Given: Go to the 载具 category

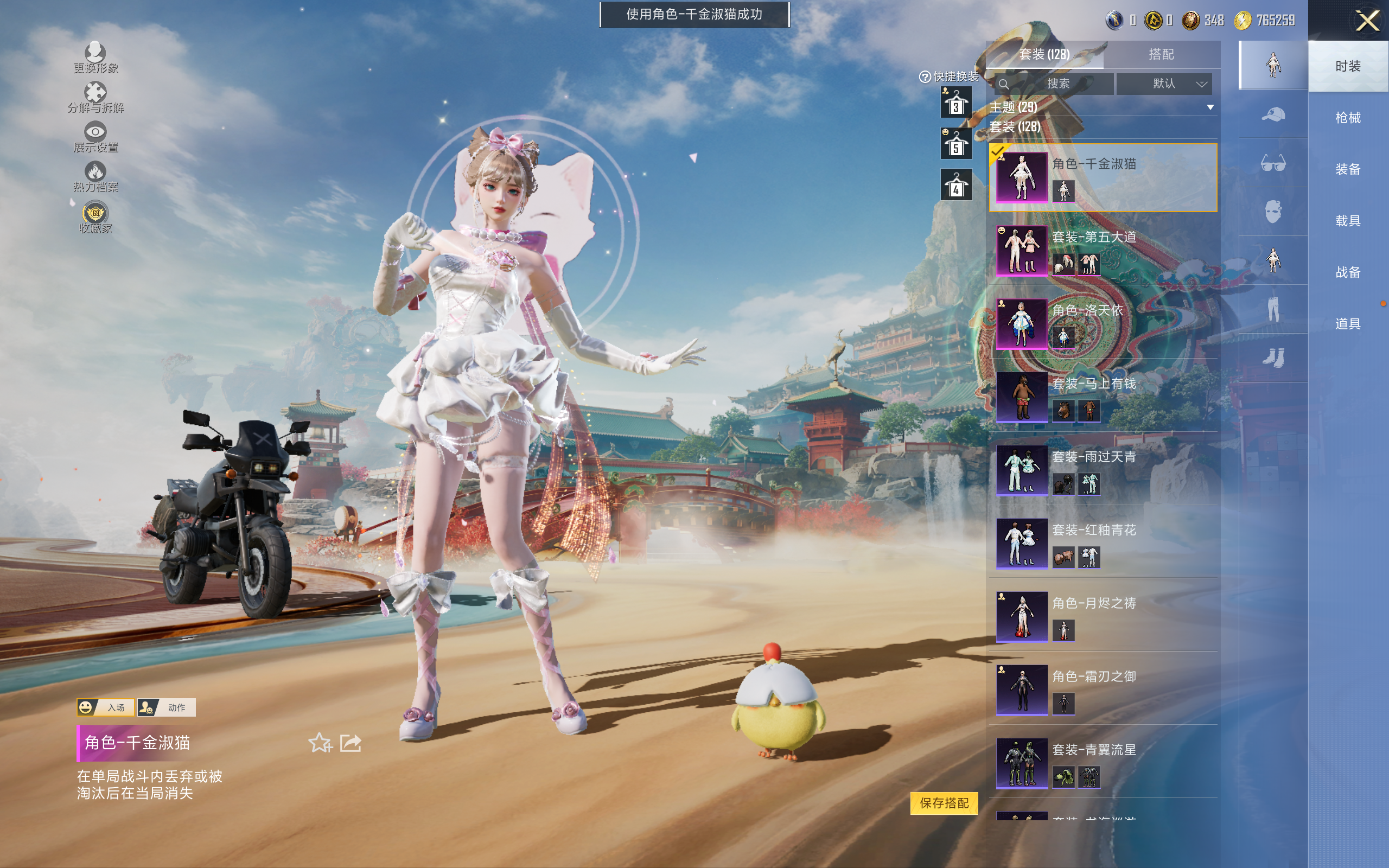Looking at the screenshot, I should pos(1348,221).
